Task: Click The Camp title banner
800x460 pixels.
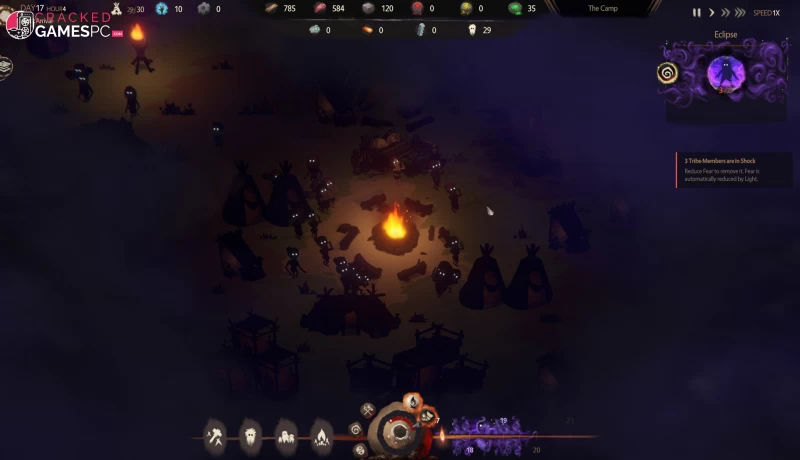Action: click(603, 8)
